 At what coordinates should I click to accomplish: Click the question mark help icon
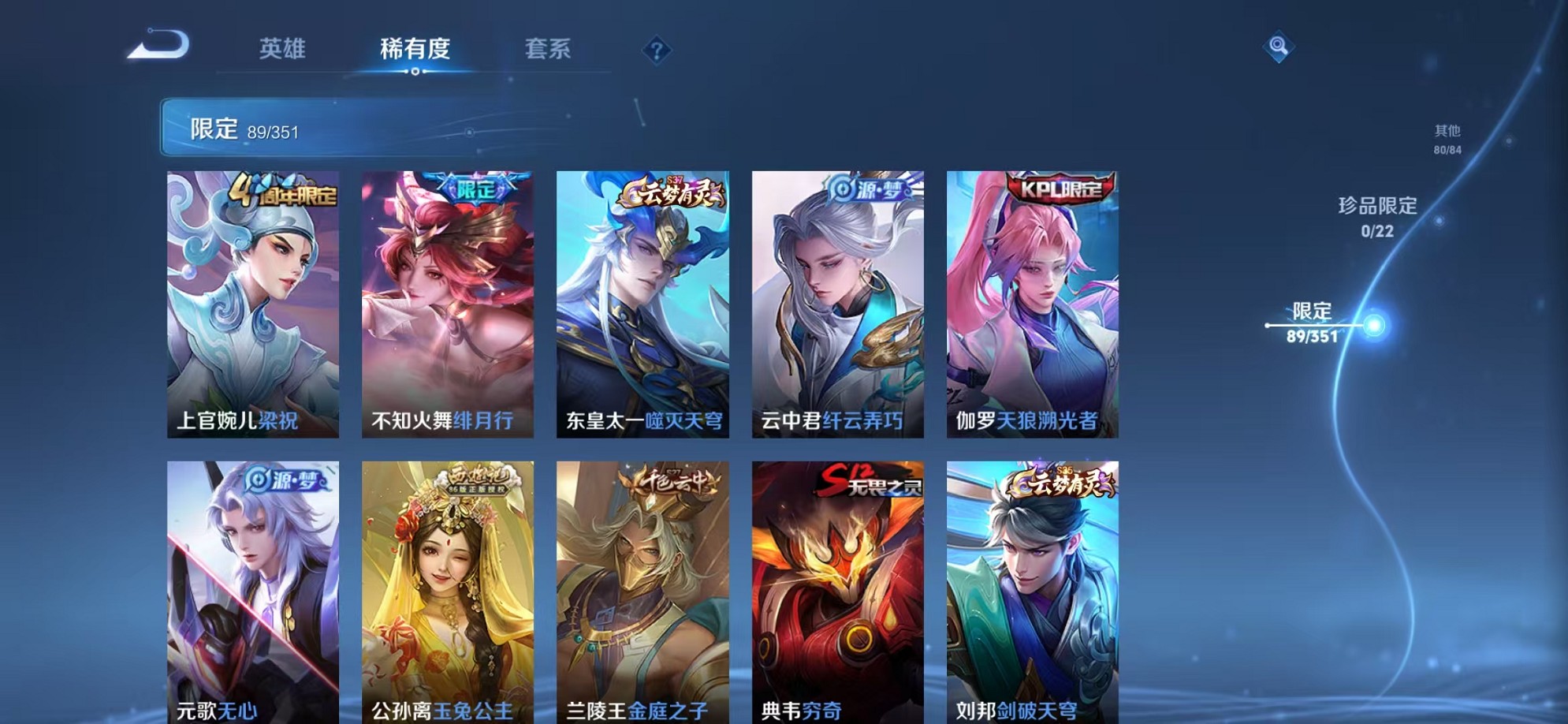[x=657, y=51]
